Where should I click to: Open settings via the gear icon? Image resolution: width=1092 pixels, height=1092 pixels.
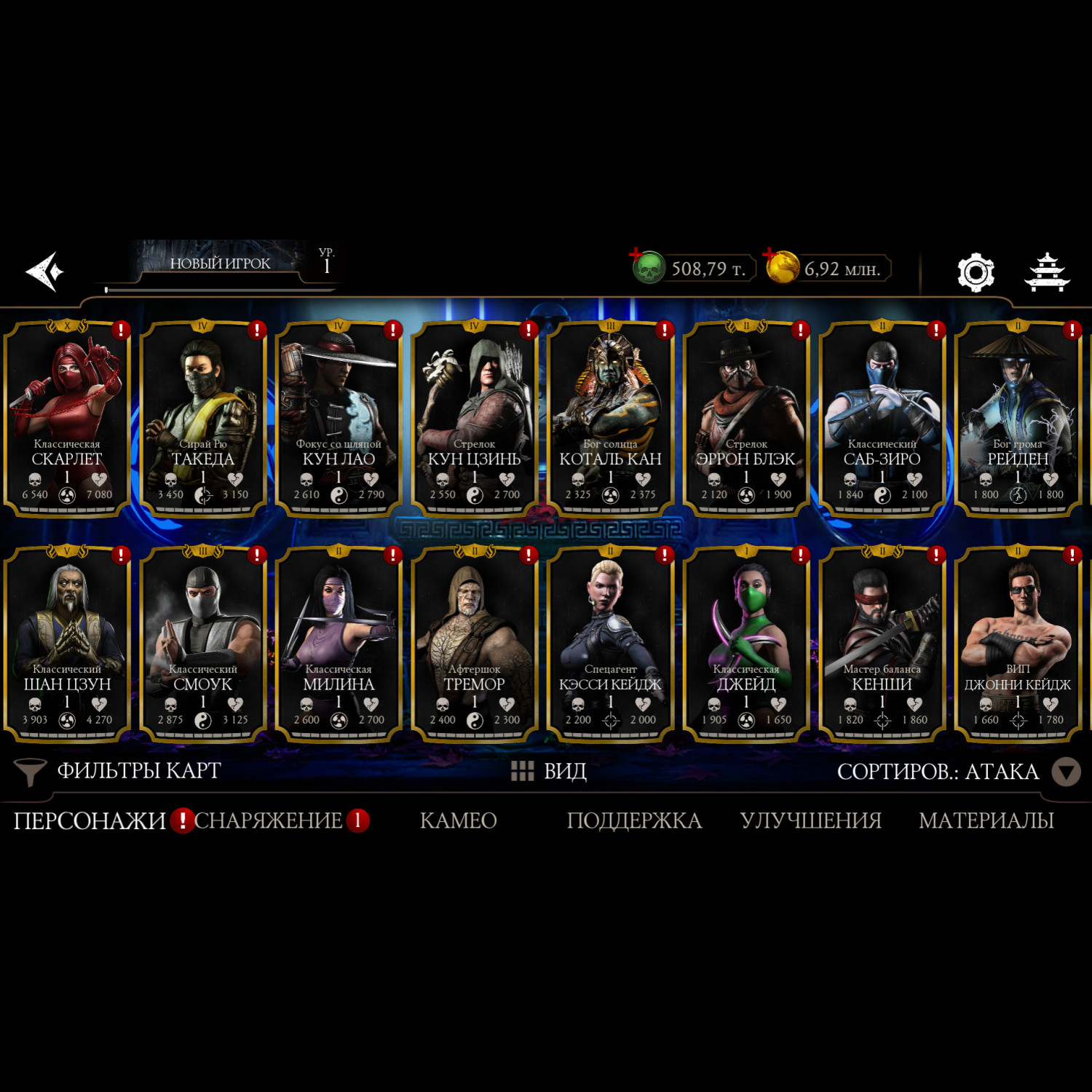(976, 272)
